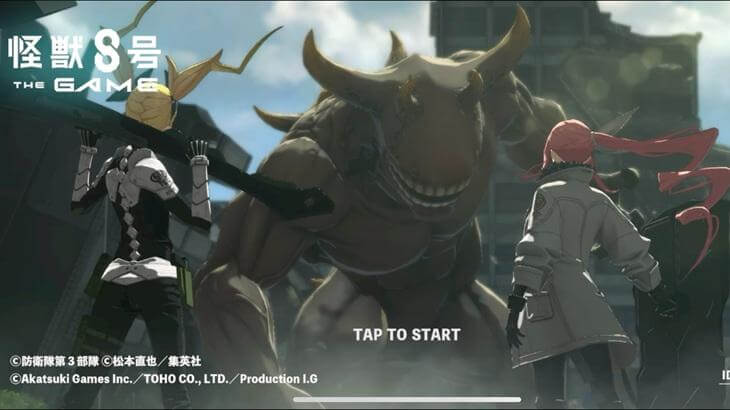Tap the TAP TO START prompt

406,334
